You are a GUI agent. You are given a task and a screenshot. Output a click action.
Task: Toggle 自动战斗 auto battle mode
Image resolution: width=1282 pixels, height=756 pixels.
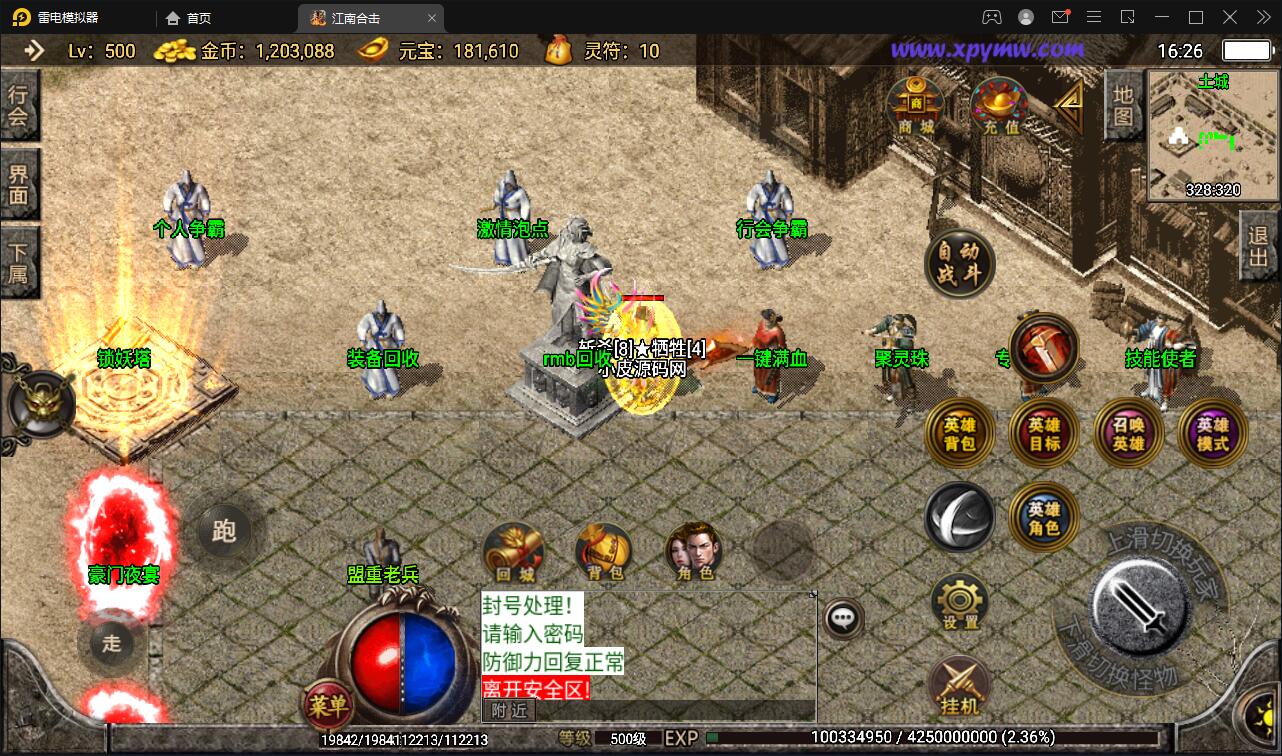click(959, 261)
